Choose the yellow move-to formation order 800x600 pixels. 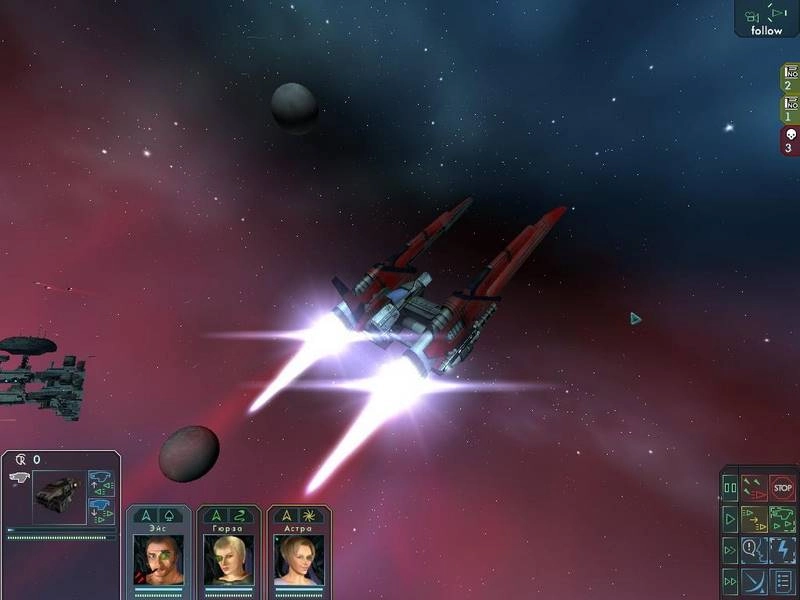pyautogui.click(x=755, y=520)
